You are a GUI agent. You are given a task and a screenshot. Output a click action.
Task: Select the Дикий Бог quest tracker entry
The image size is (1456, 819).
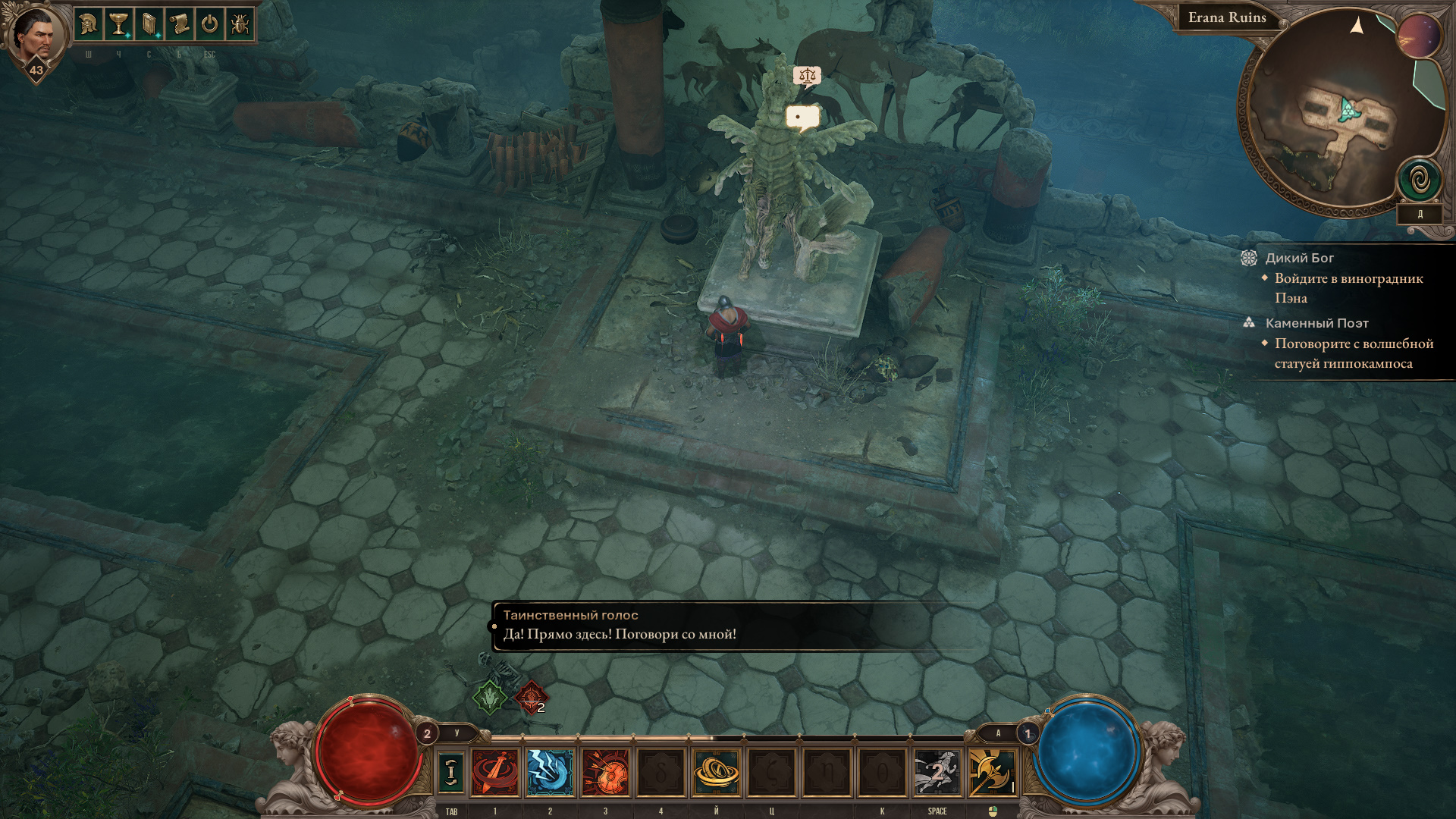click(x=1299, y=258)
